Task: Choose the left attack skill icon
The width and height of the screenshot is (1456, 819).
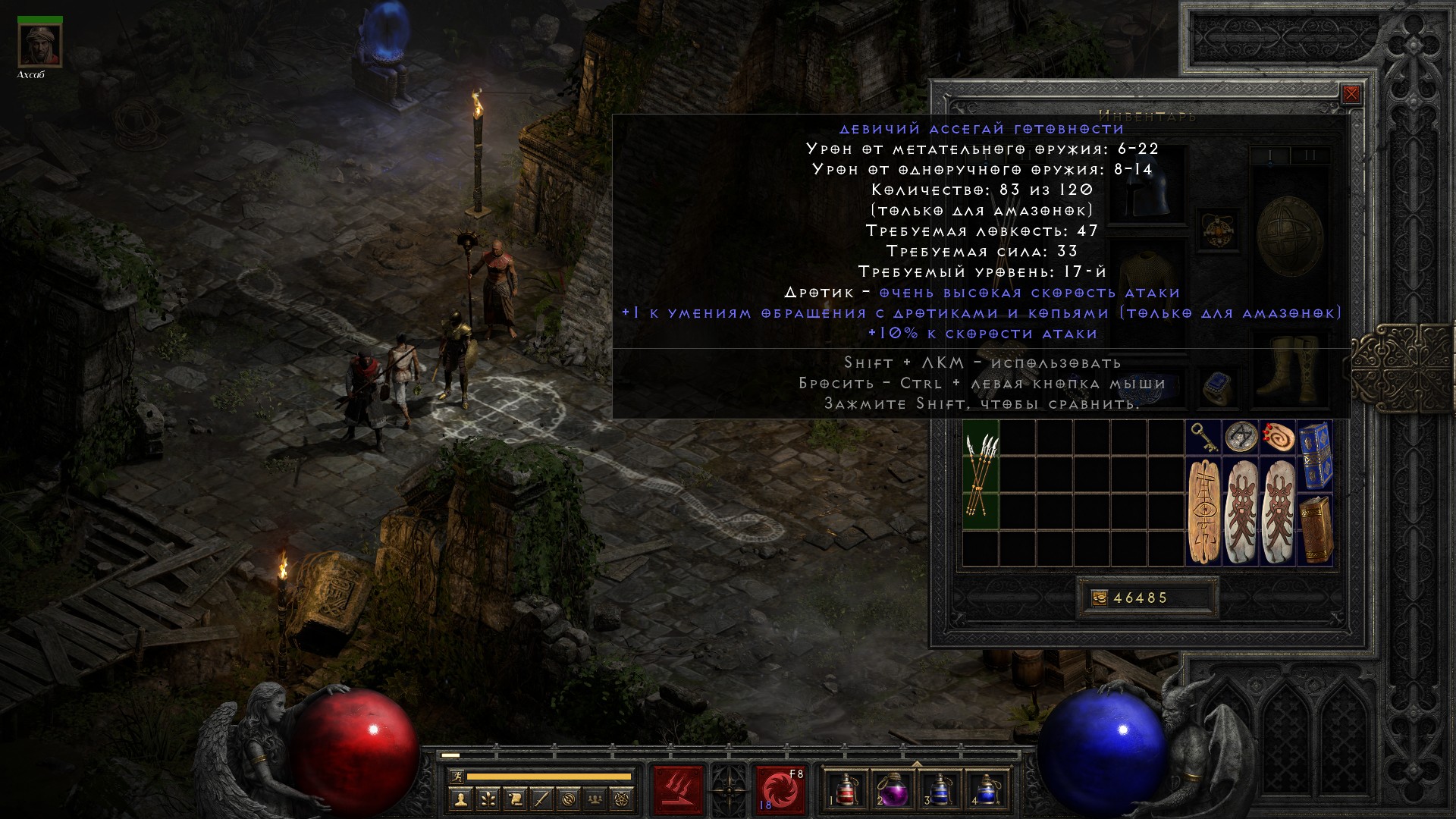Action: tap(679, 790)
